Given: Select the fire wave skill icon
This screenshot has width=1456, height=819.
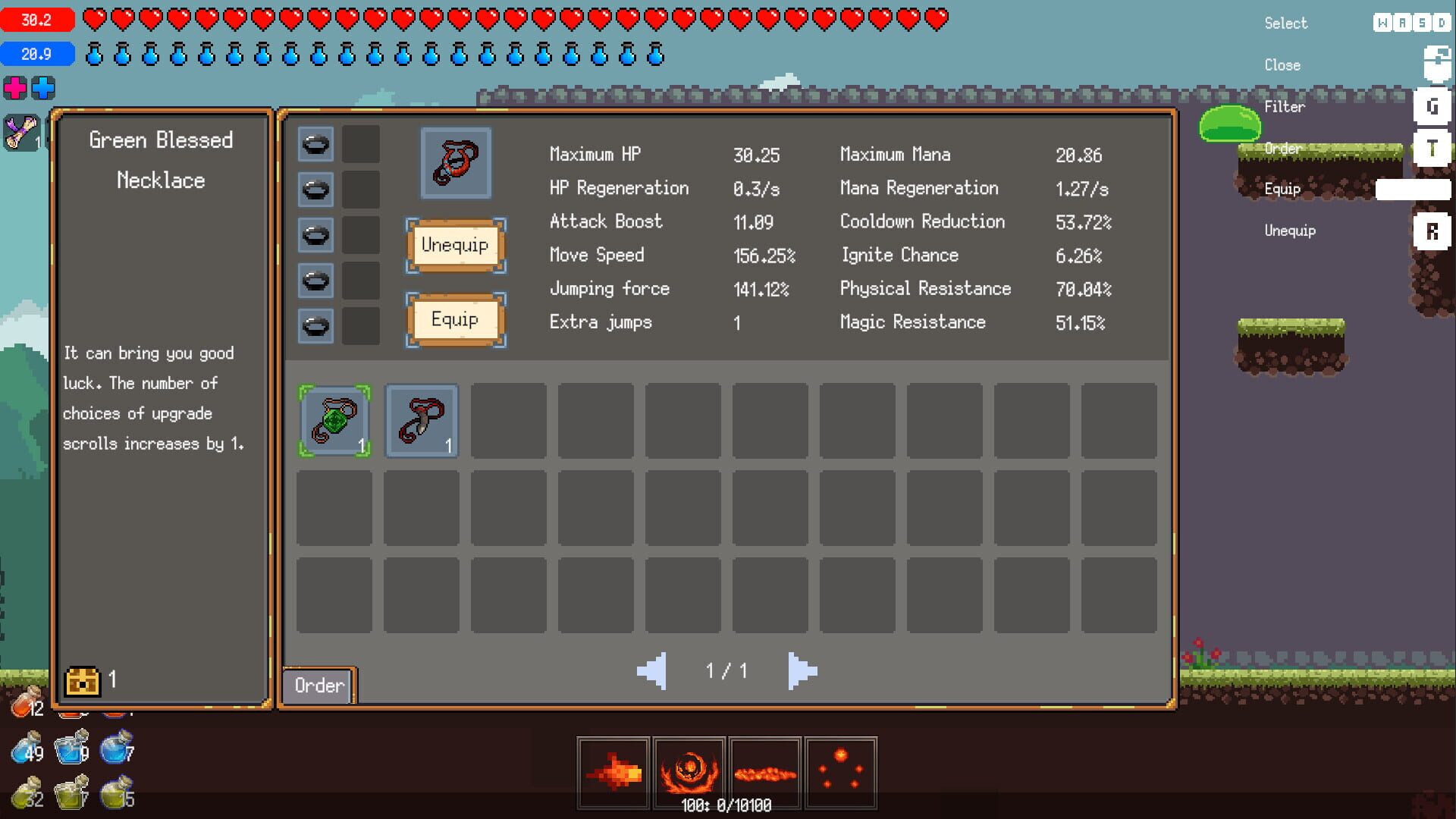Looking at the screenshot, I should (x=766, y=771).
